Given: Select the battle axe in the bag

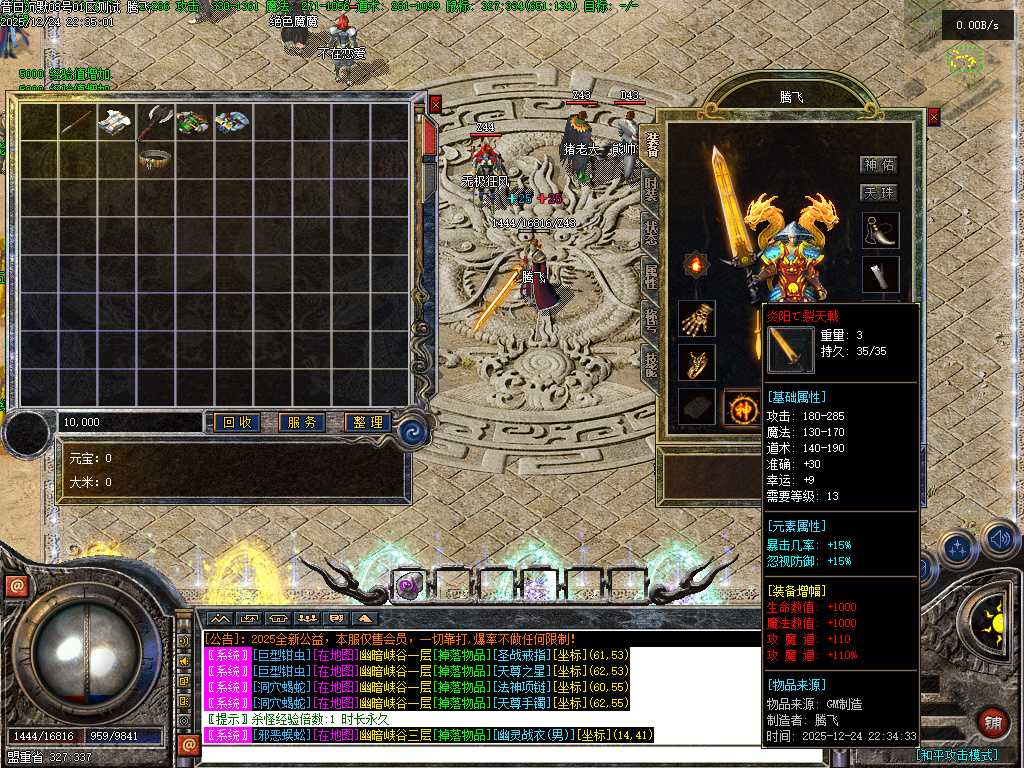Looking at the screenshot, I should 155,121.
